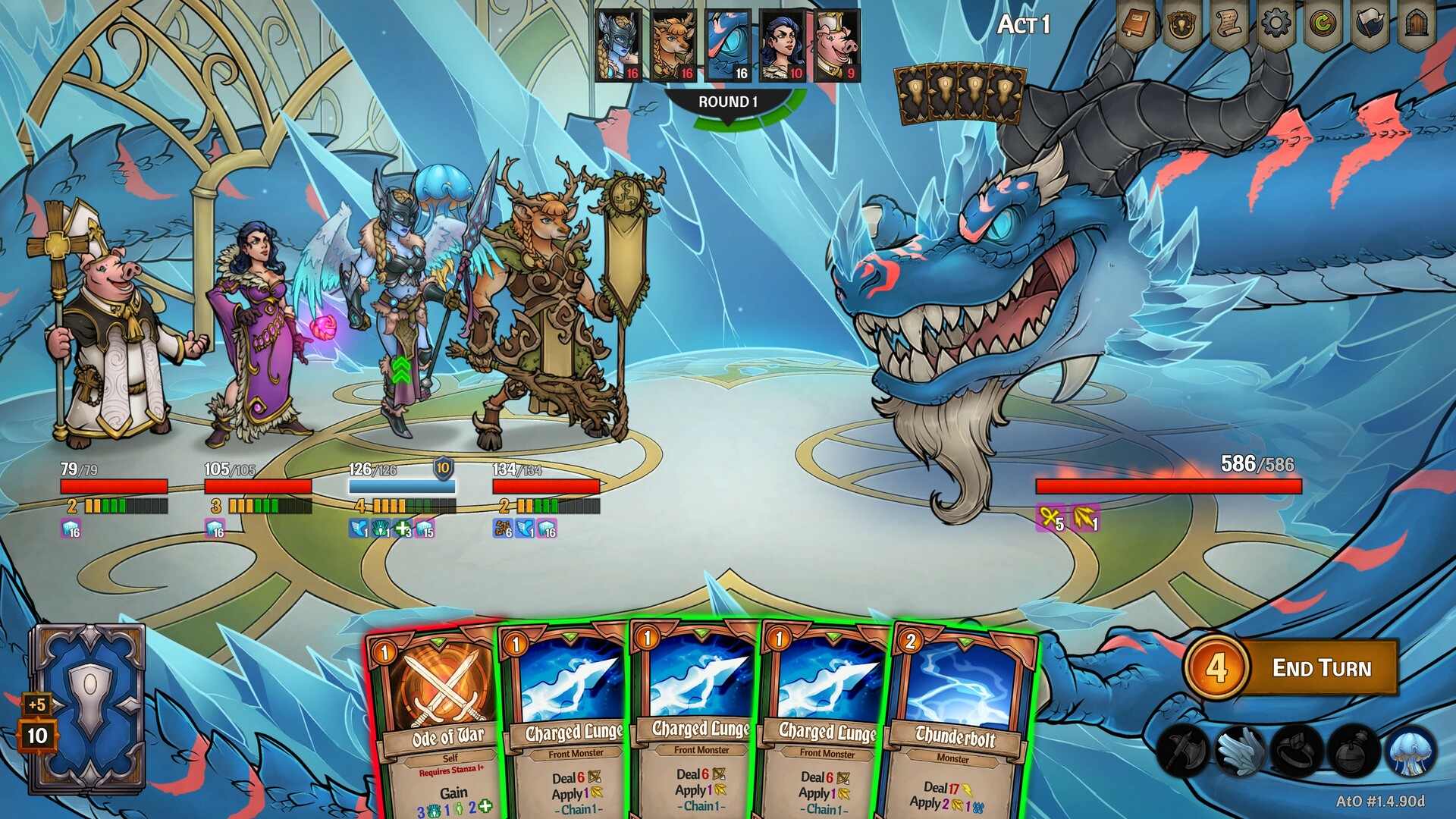This screenshot has width=1456, height=819.
Task: Select the blue dragon turn-order portrait
Action: click(x=728, y=45)
